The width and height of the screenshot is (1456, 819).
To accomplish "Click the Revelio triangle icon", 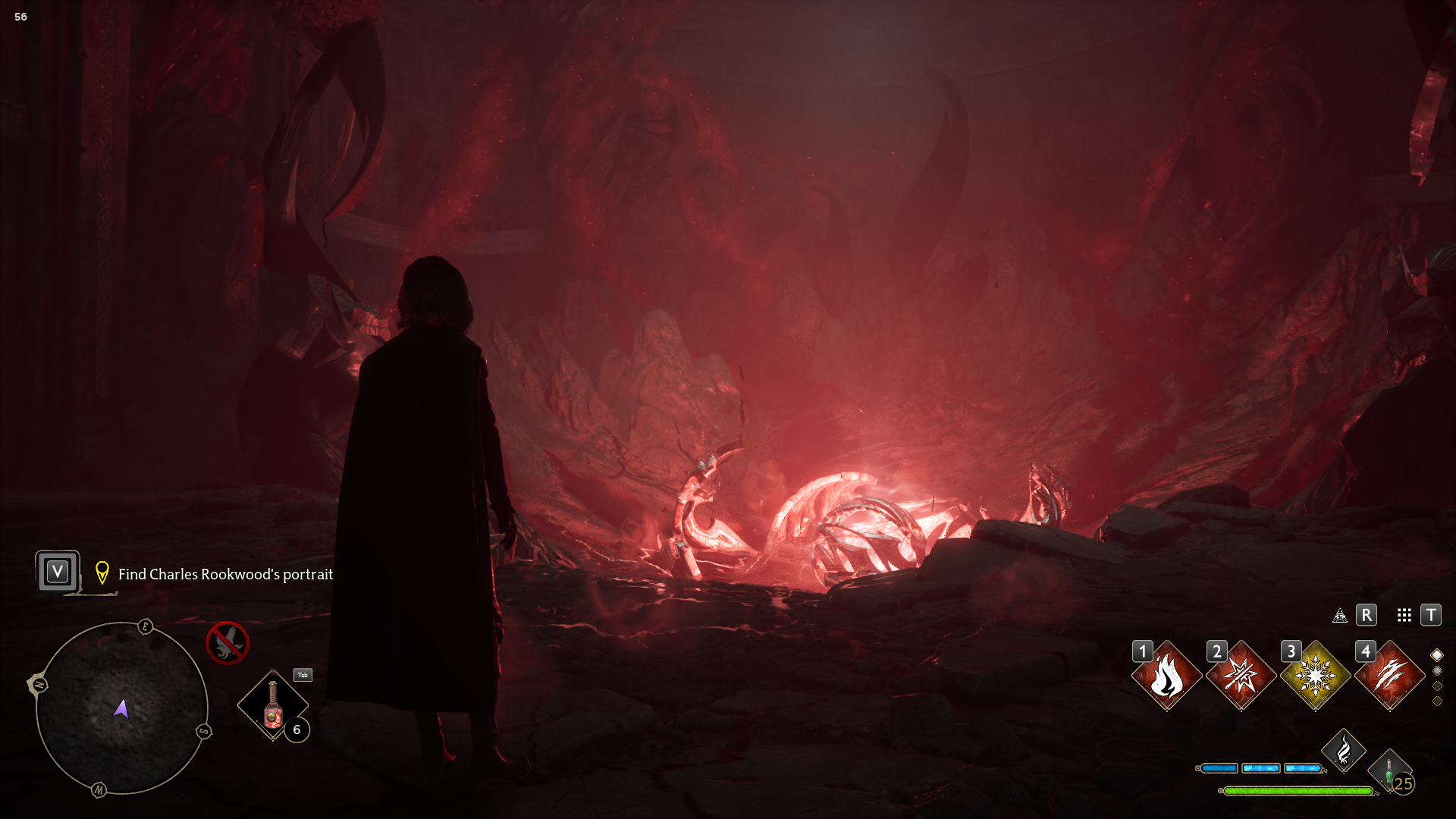I will pyautogui.click(x=1340, y=615).
